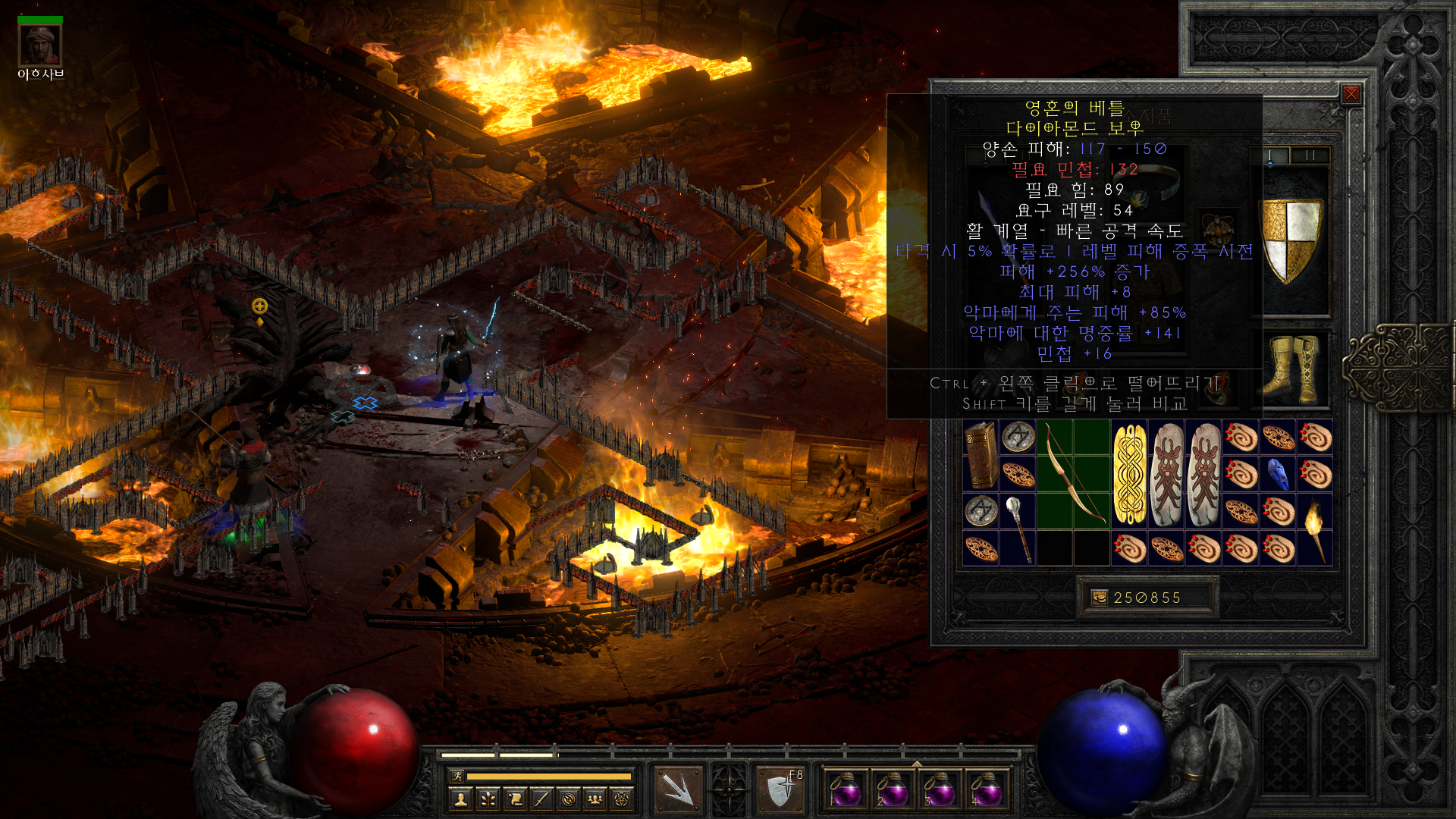
Task: Open the right-click shield skill selector
Action: pyautogui.click(x=780, y=790)
